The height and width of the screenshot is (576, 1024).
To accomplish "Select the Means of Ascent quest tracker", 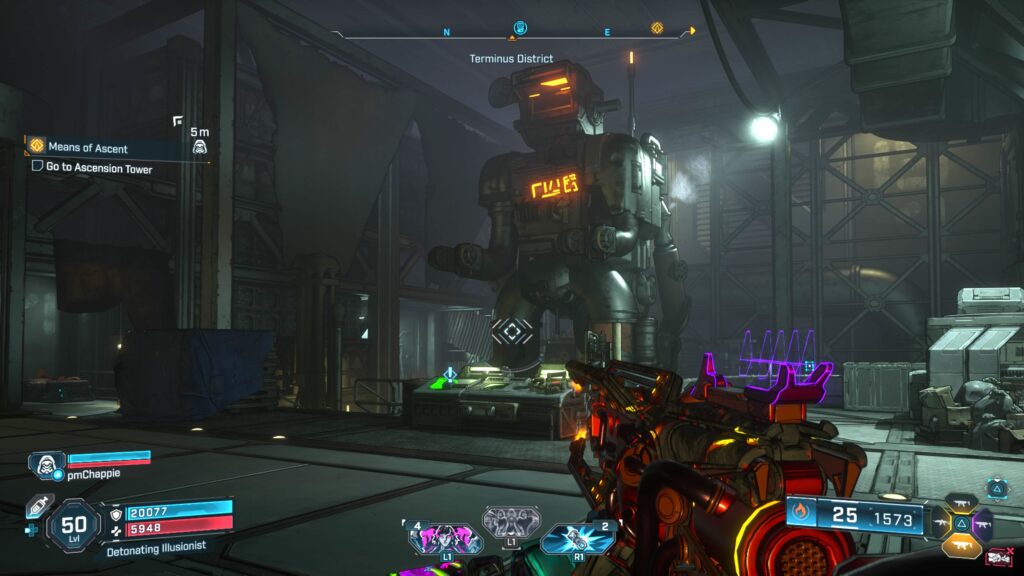I will point(88,148).
